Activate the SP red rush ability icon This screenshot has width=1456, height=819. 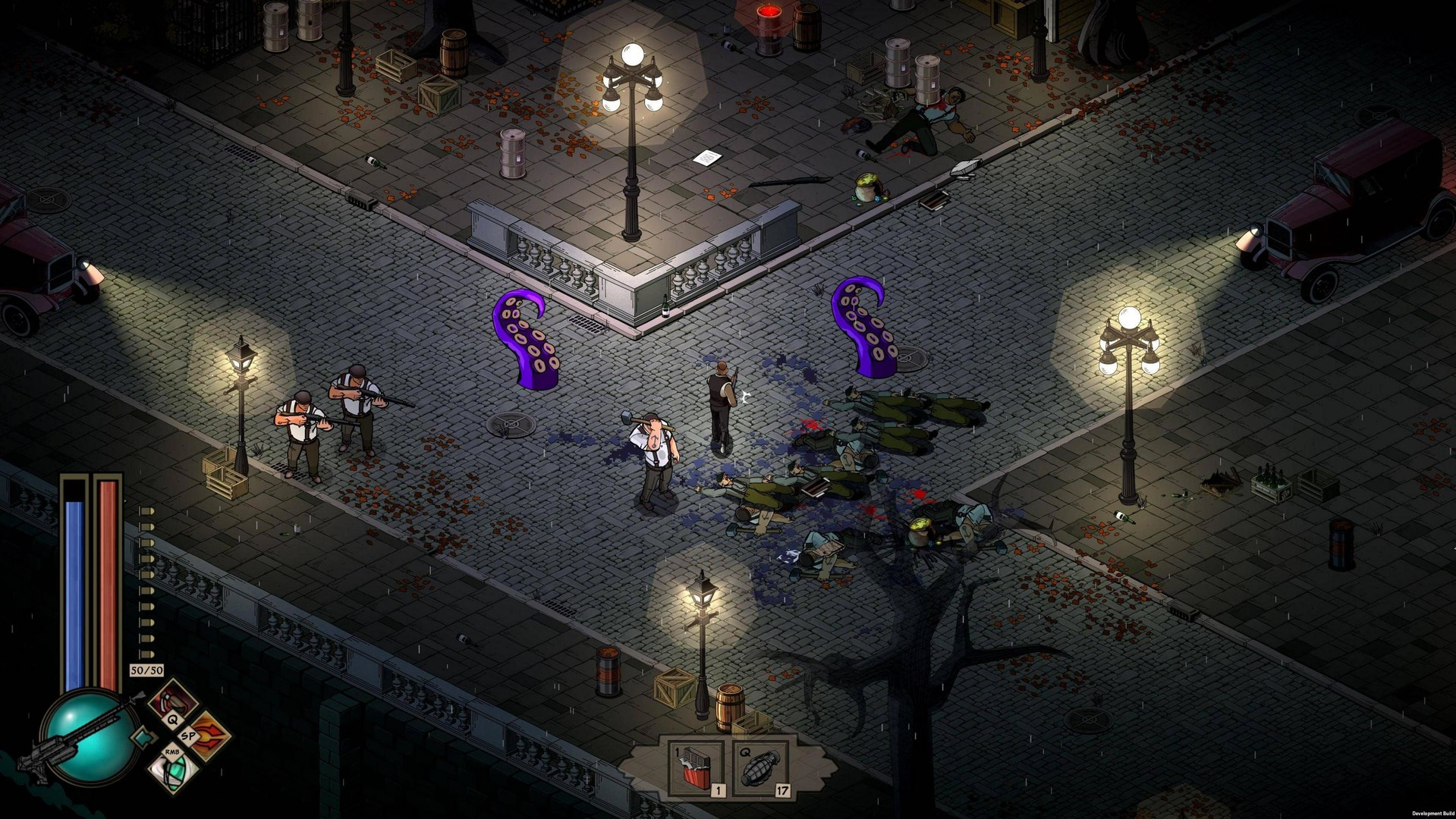click(209, 736)
